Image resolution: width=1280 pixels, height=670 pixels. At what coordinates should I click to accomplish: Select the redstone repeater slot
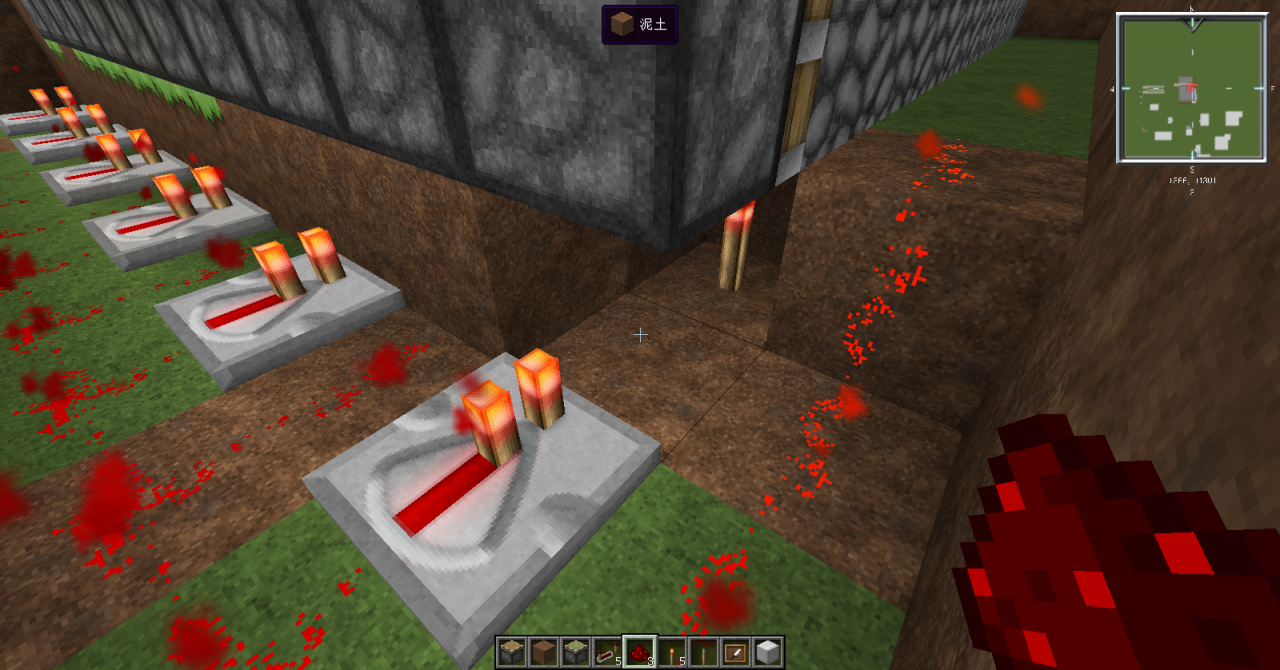click(607, 652)
